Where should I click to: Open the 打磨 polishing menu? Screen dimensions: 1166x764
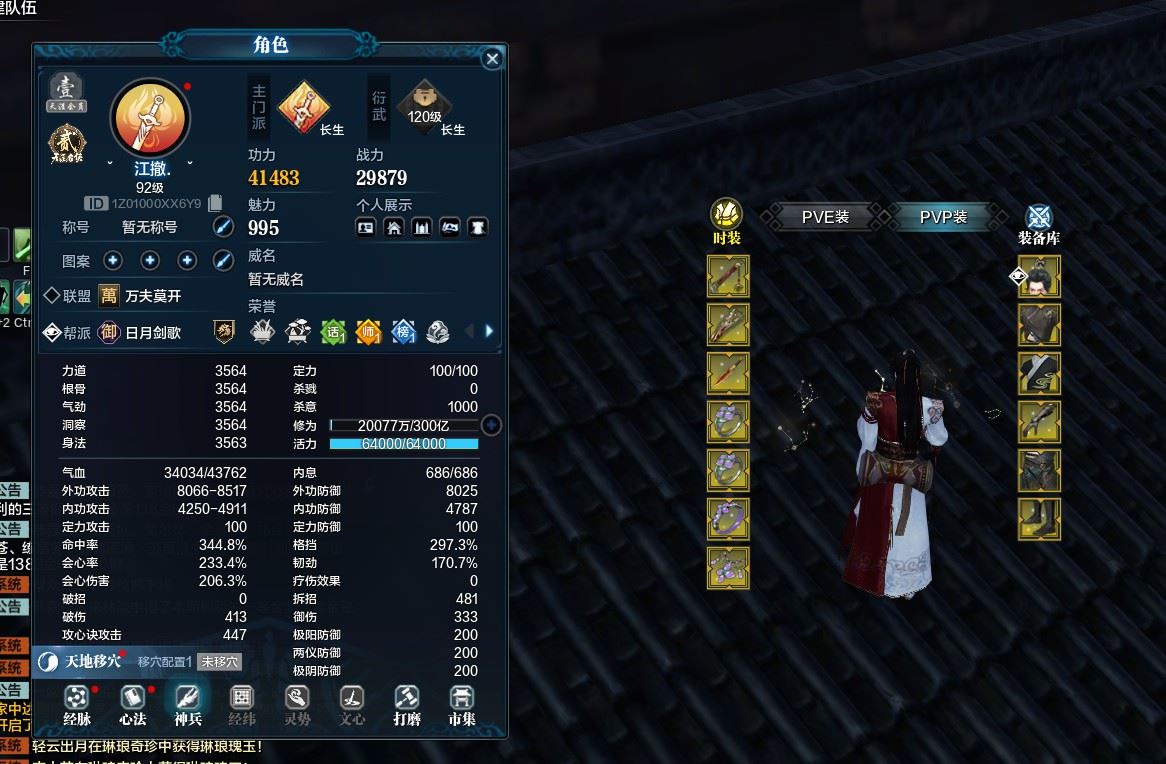pyautogui.click(x=406, y=702)
